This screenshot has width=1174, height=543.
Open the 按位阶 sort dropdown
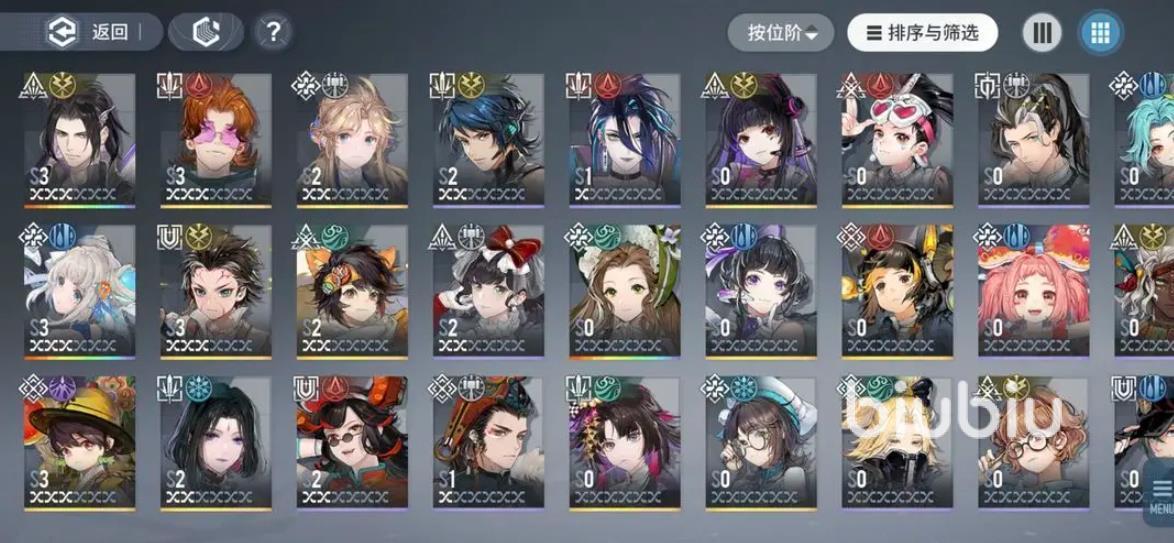tap(783, 33)
